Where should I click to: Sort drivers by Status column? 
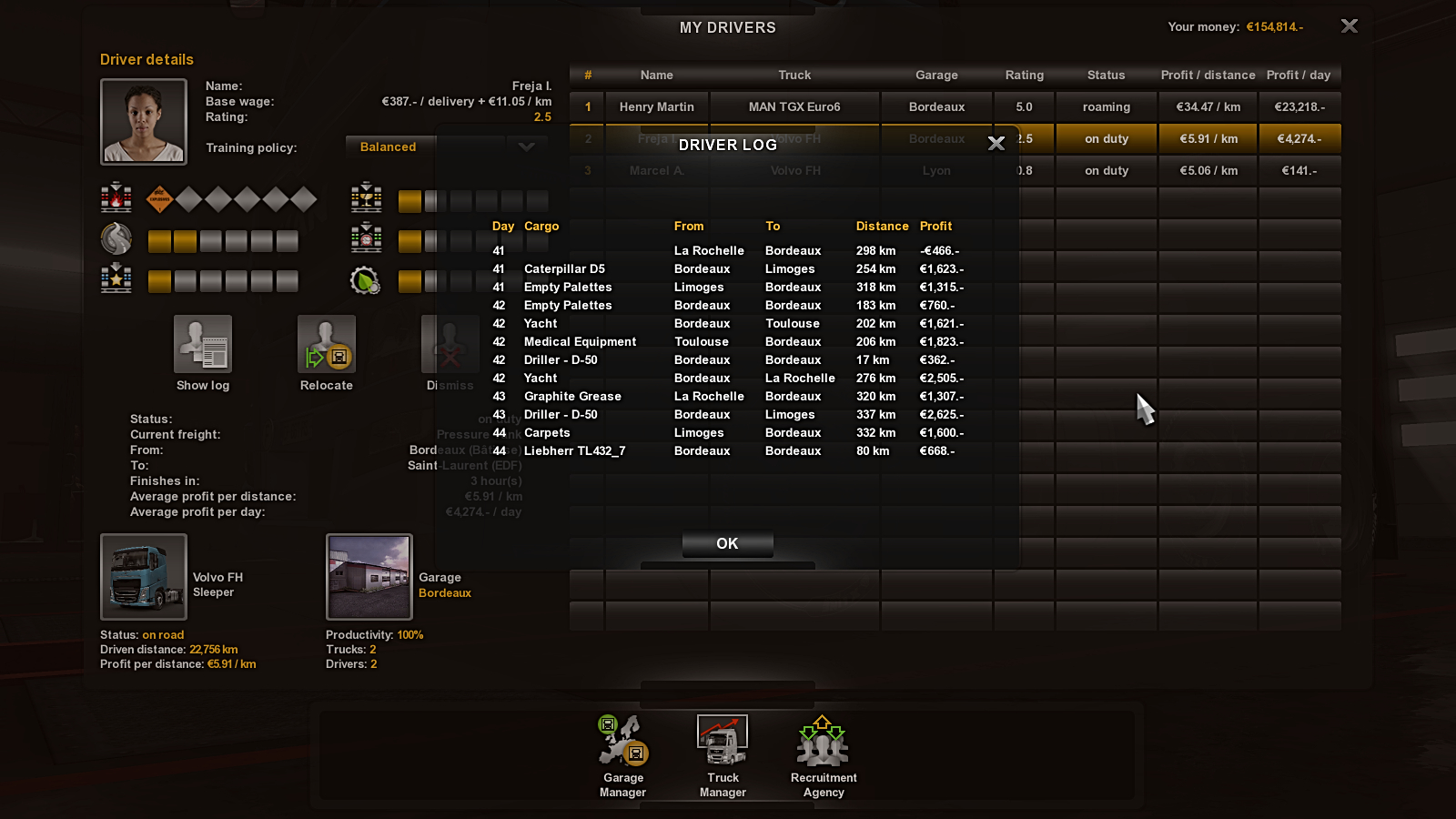coord(1106,75)
